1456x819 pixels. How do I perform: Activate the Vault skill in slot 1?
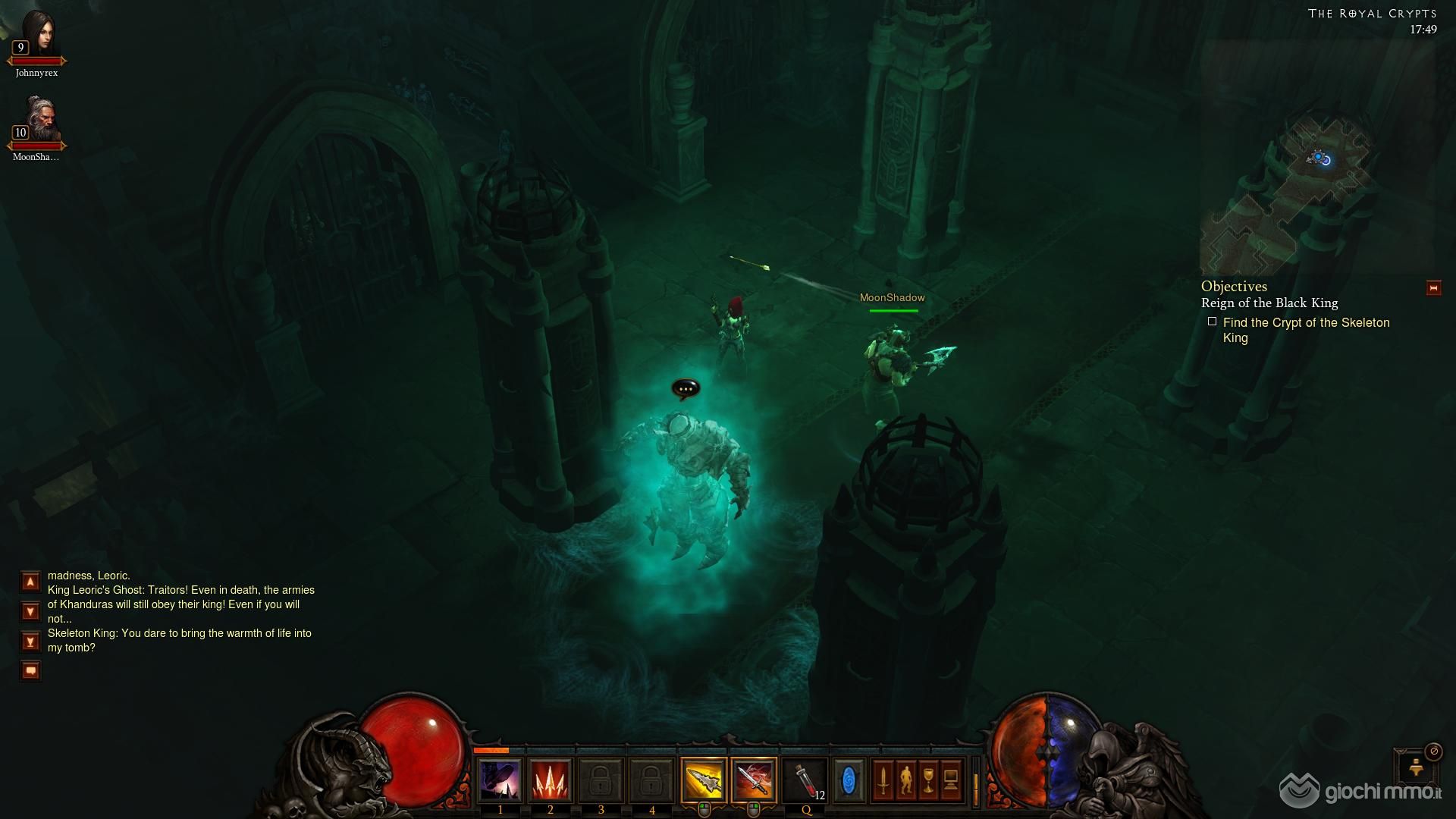click(x=500, y=780)
